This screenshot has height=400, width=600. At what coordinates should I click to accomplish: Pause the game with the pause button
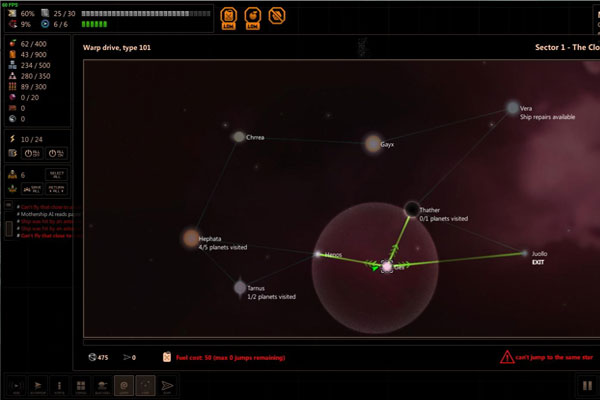585,384
